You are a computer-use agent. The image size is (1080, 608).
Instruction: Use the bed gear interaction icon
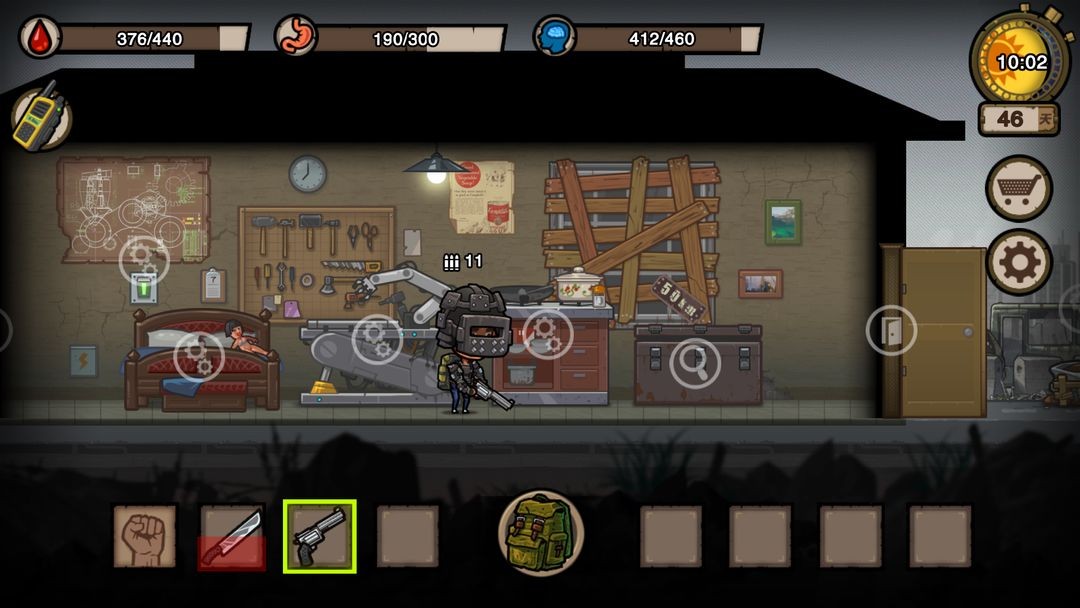coord(199,356)
